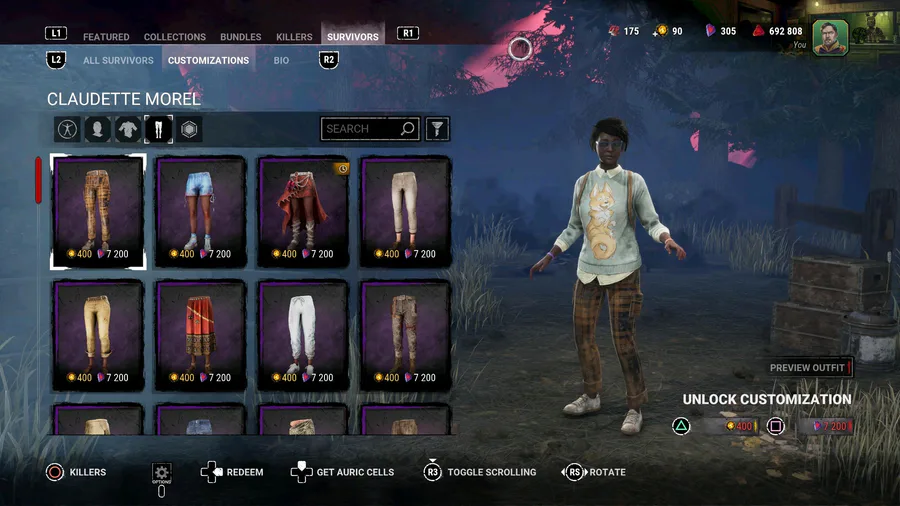Filter by torso shirt icon

tap(128, 129)
